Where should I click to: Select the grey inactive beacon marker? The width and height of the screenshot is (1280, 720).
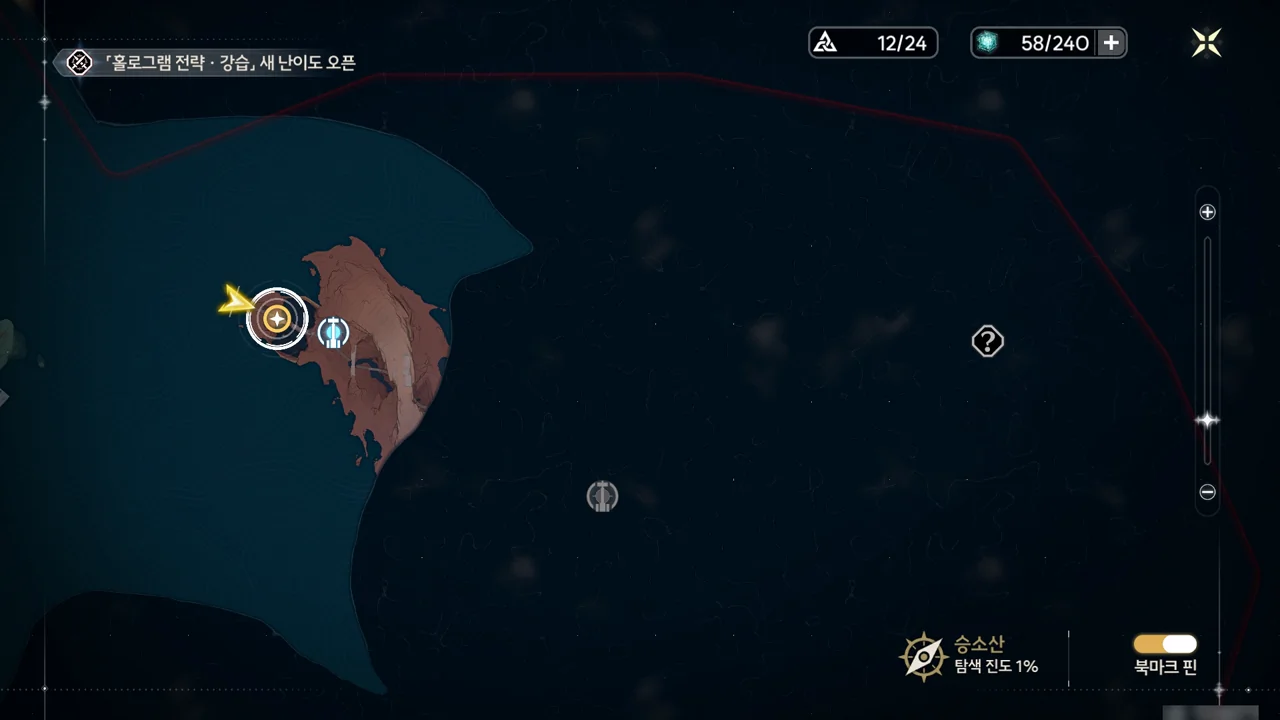click(x=602, y=496)
